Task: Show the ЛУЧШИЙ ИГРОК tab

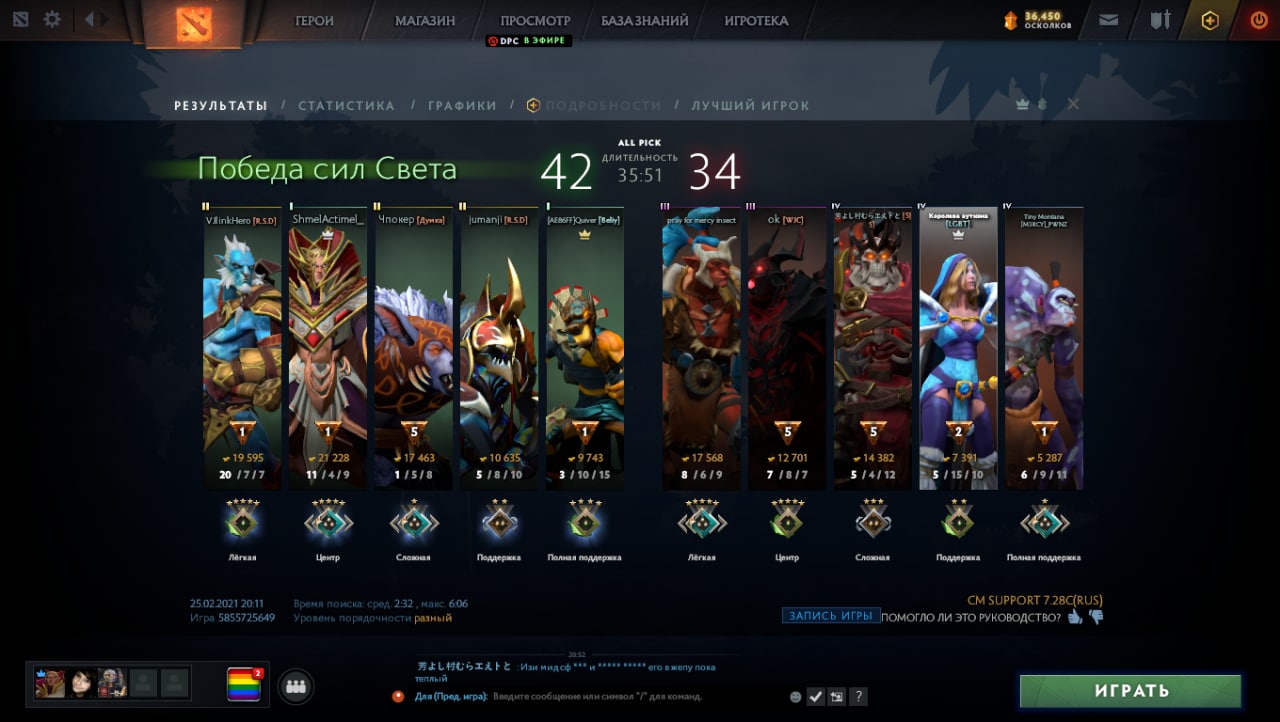Action: [x=750, y=105]
